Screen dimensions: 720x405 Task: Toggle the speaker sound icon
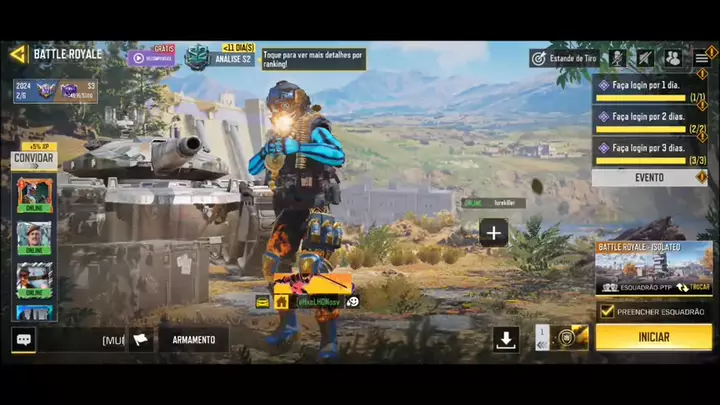(645, 58)
